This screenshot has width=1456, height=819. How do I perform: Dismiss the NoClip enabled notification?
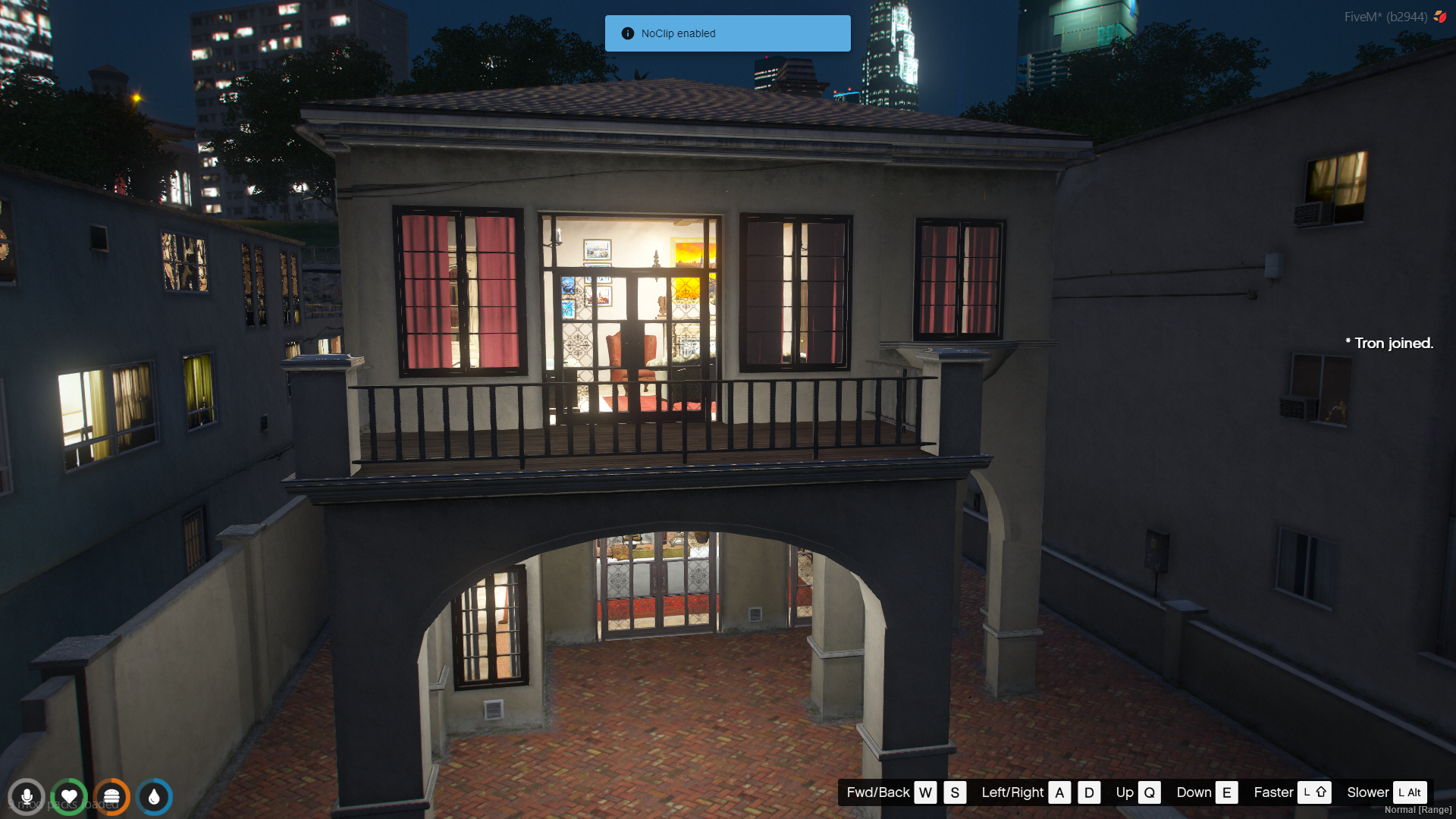(x=727, y=33)
